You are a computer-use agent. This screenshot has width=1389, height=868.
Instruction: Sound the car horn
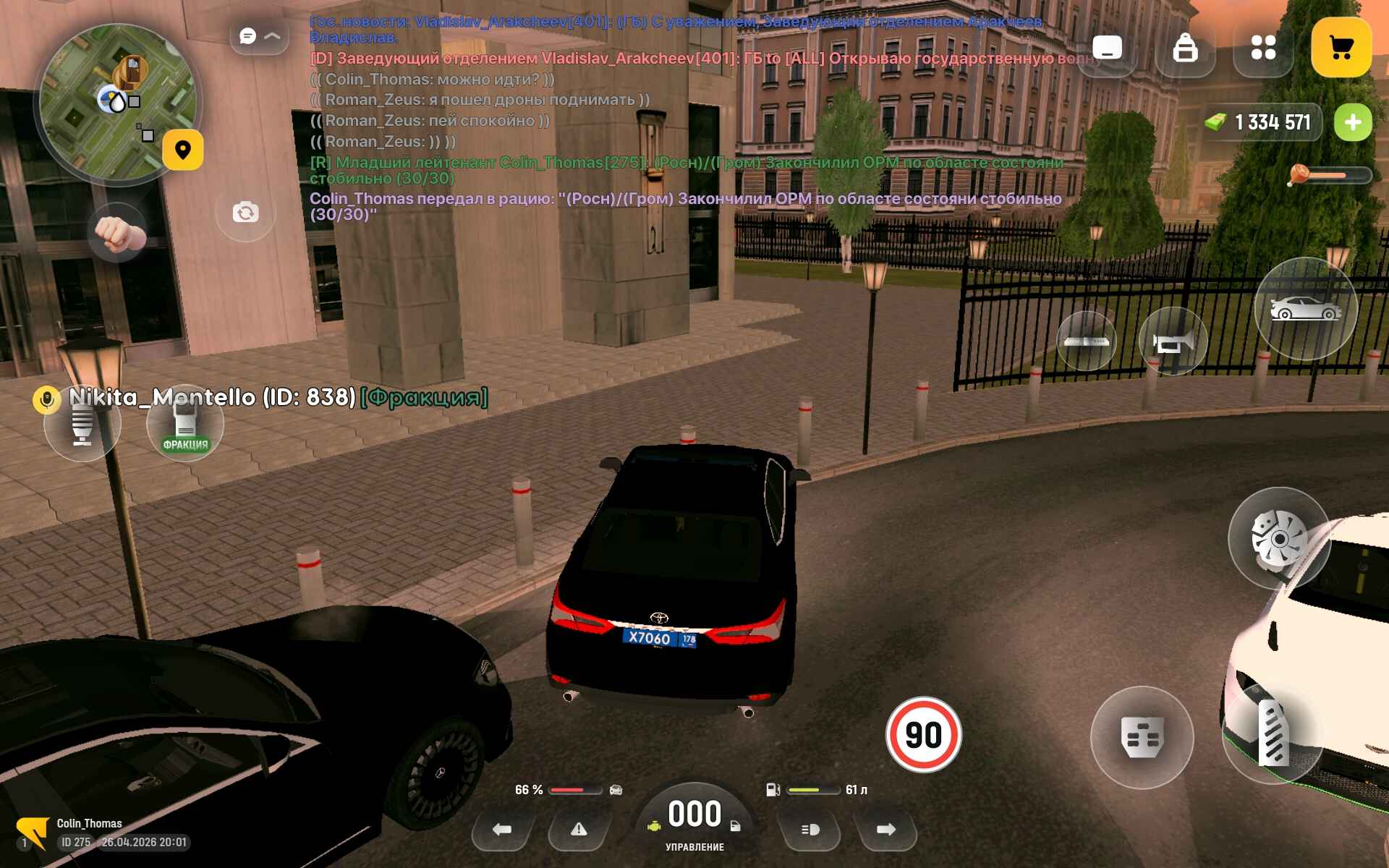(x=1172, y=341)
